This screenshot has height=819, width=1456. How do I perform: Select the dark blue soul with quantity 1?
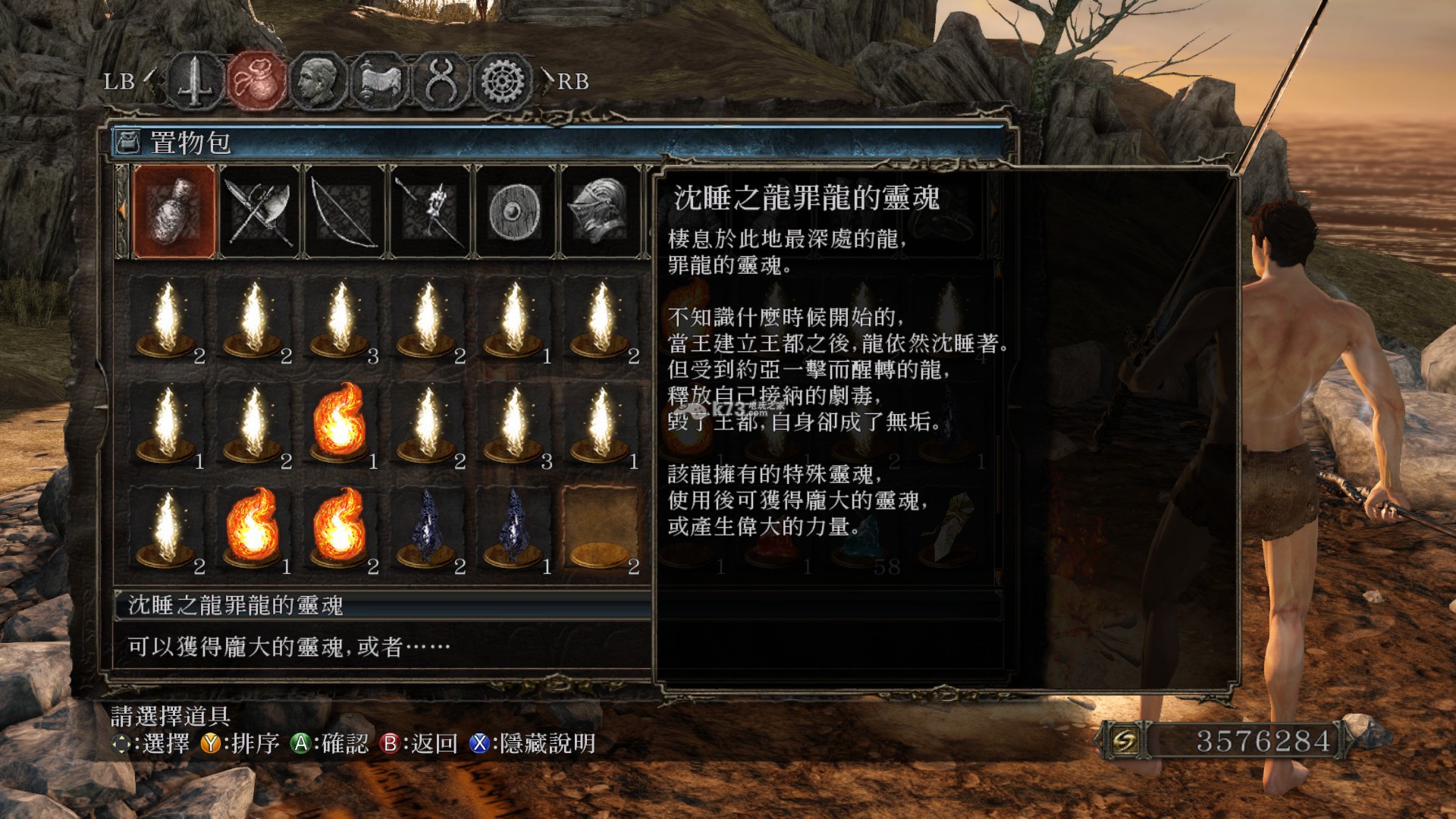point(514,529)
